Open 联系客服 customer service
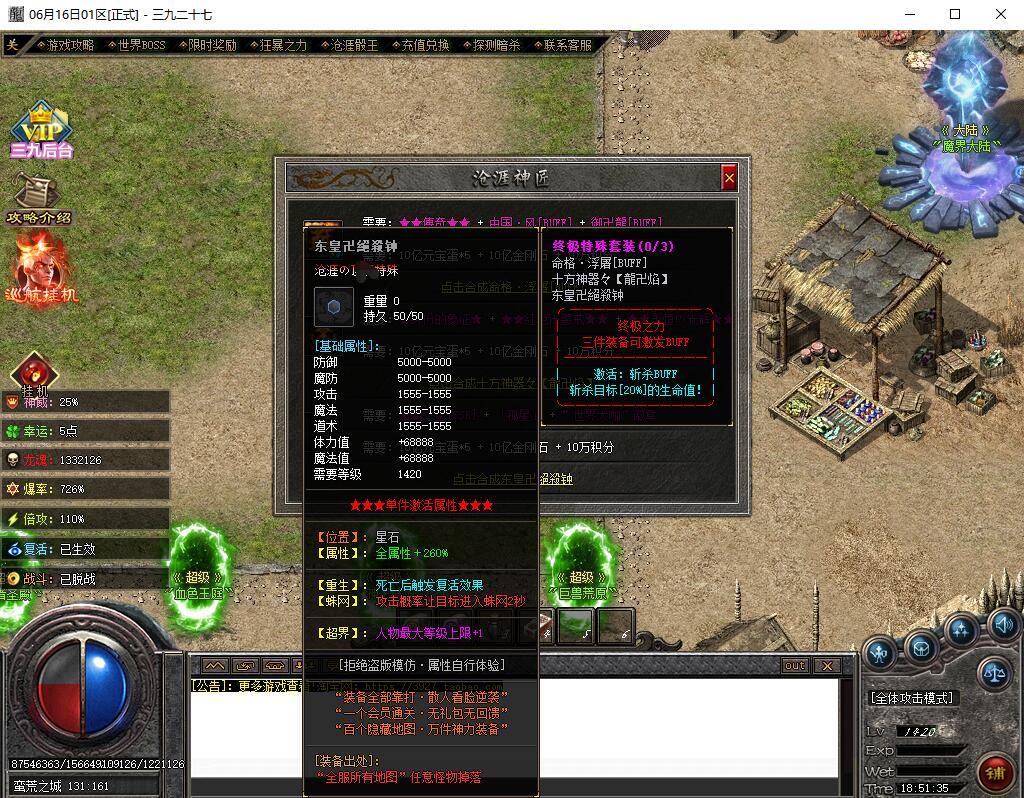Viewport: 1024px width, 798px height. click(567, 45)
